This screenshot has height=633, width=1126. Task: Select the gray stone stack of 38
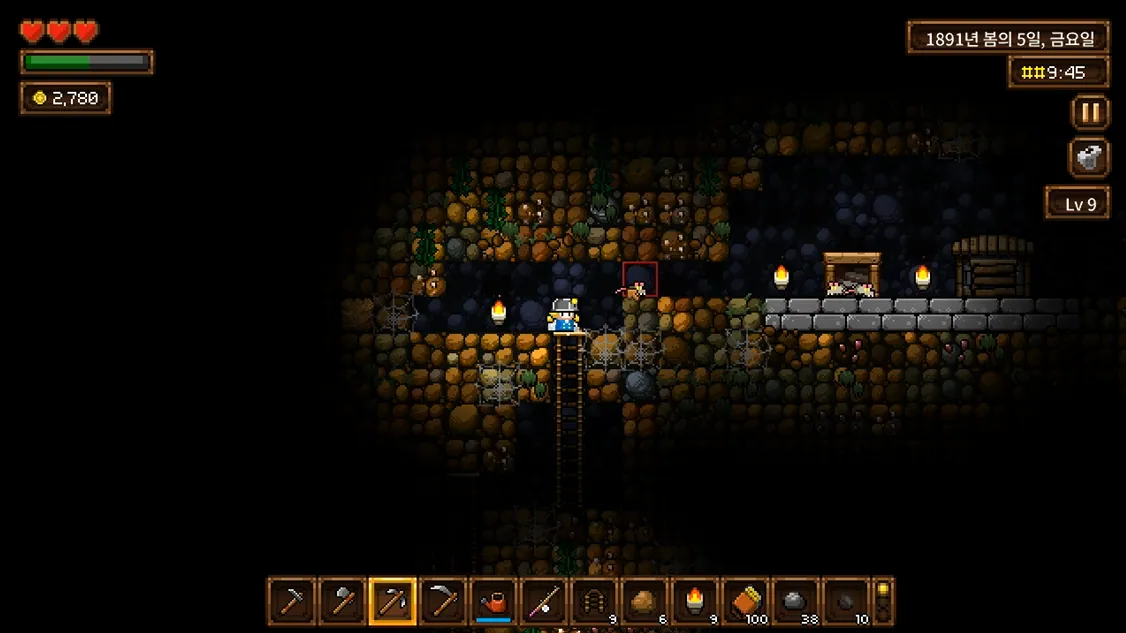[x=796, y=602]
